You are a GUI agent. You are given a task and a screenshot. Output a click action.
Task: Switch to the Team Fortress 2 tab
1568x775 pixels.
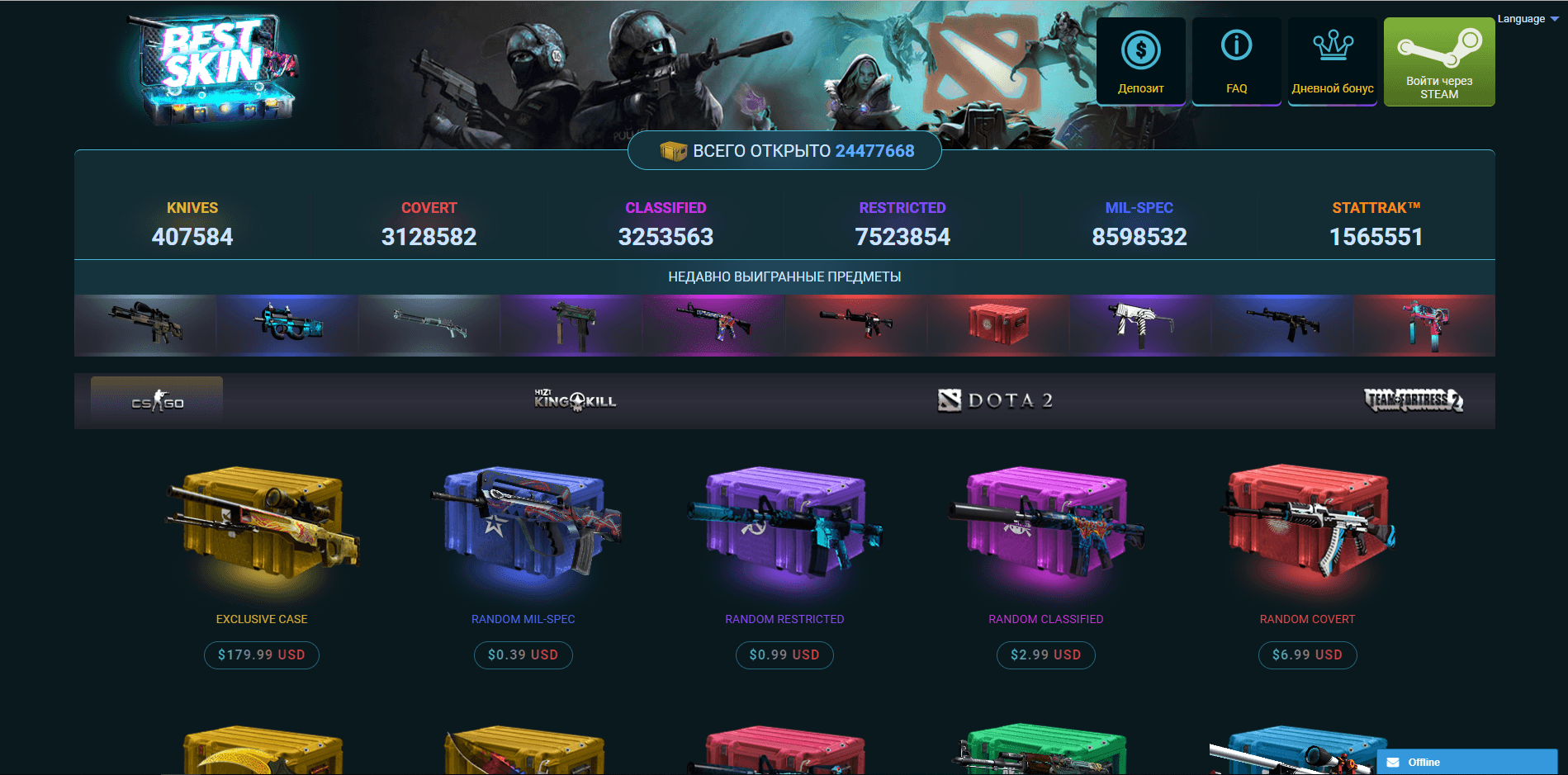pyautogui.click(x=1413, y=400)
